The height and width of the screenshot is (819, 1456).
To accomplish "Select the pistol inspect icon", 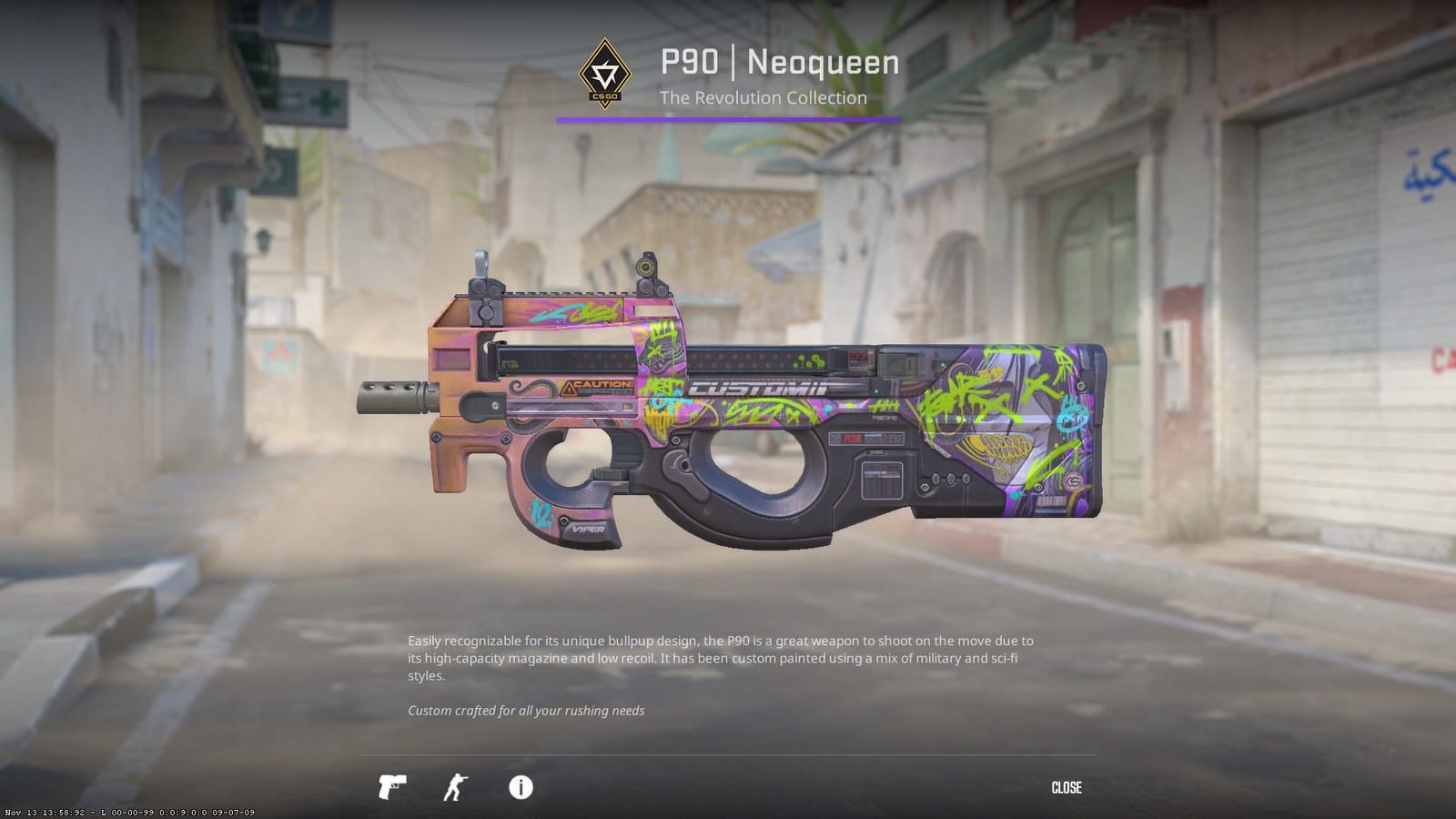I will click(x=391, y=788).
